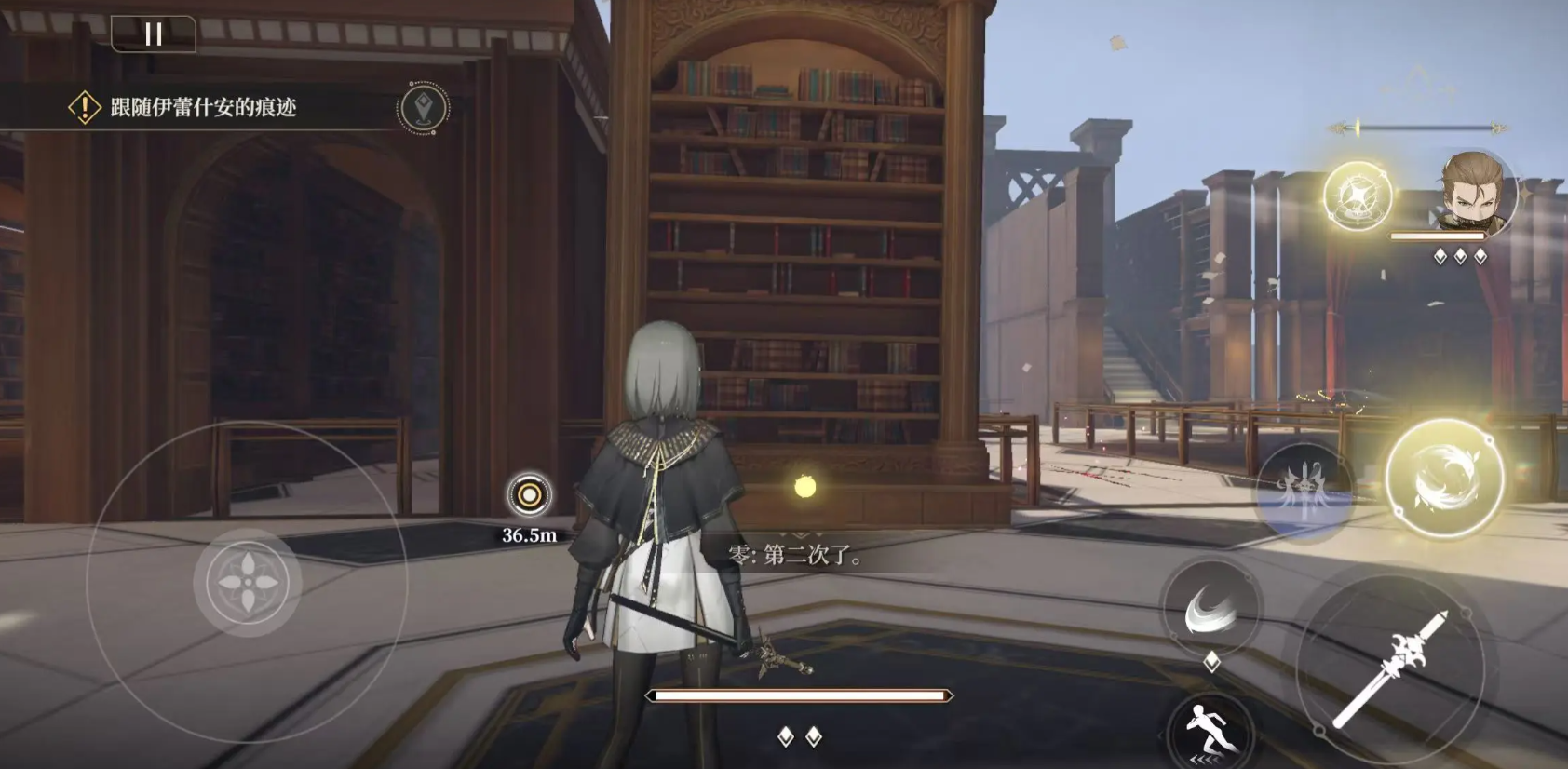1568x769 pixels.
Task: Tap the circular quest tracker compass icon
Action: pyautogui.click(x=424, y=107)
